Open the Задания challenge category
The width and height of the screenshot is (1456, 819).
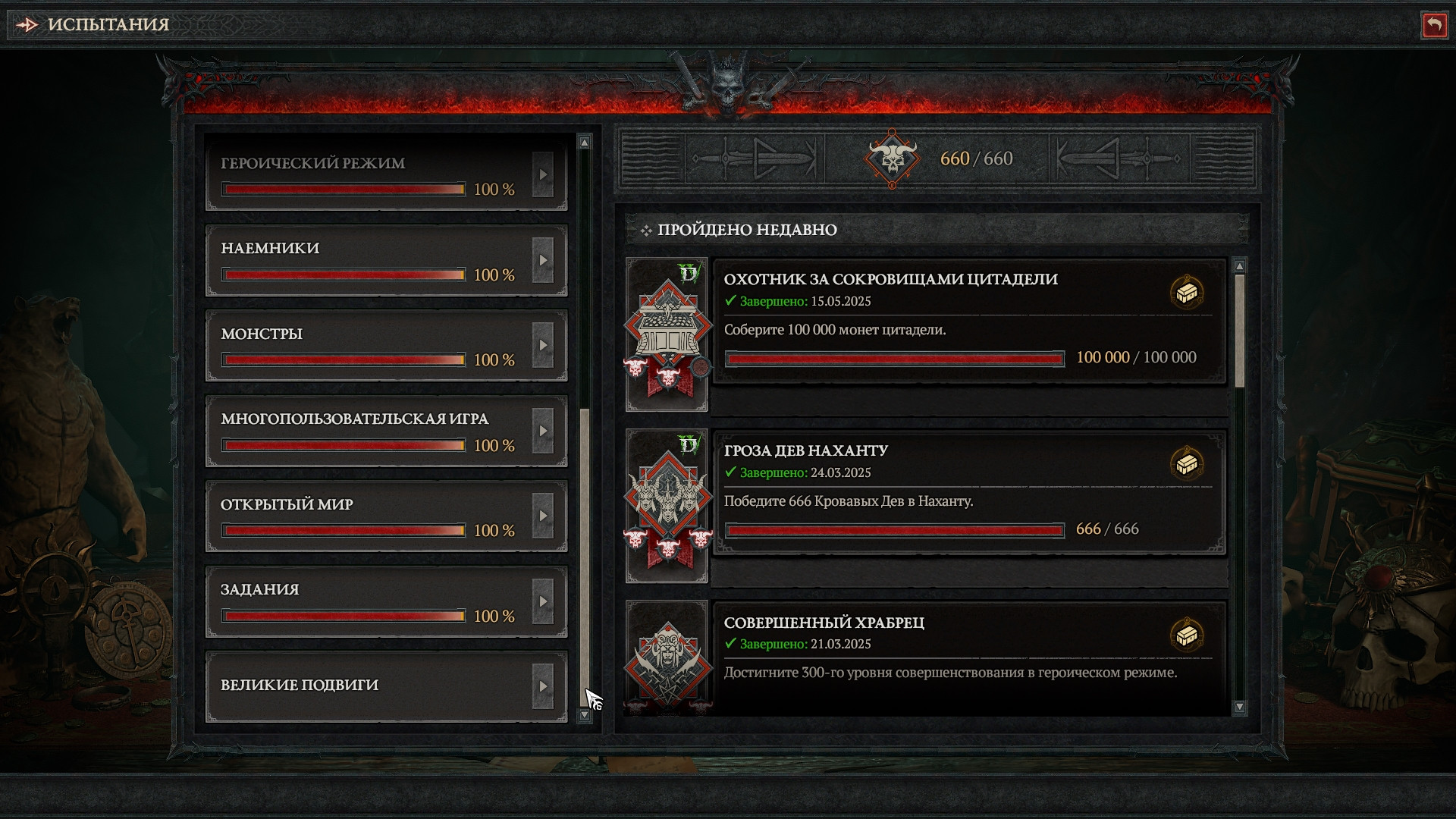[386, 601]
